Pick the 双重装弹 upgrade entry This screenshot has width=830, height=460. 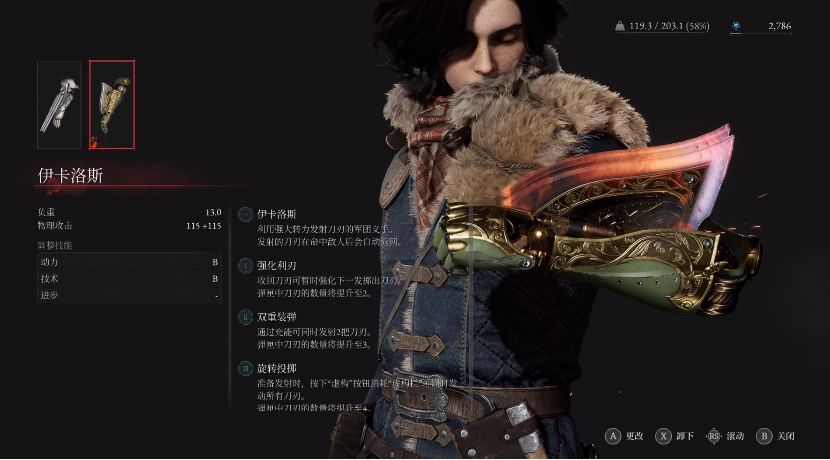[278, 316]
